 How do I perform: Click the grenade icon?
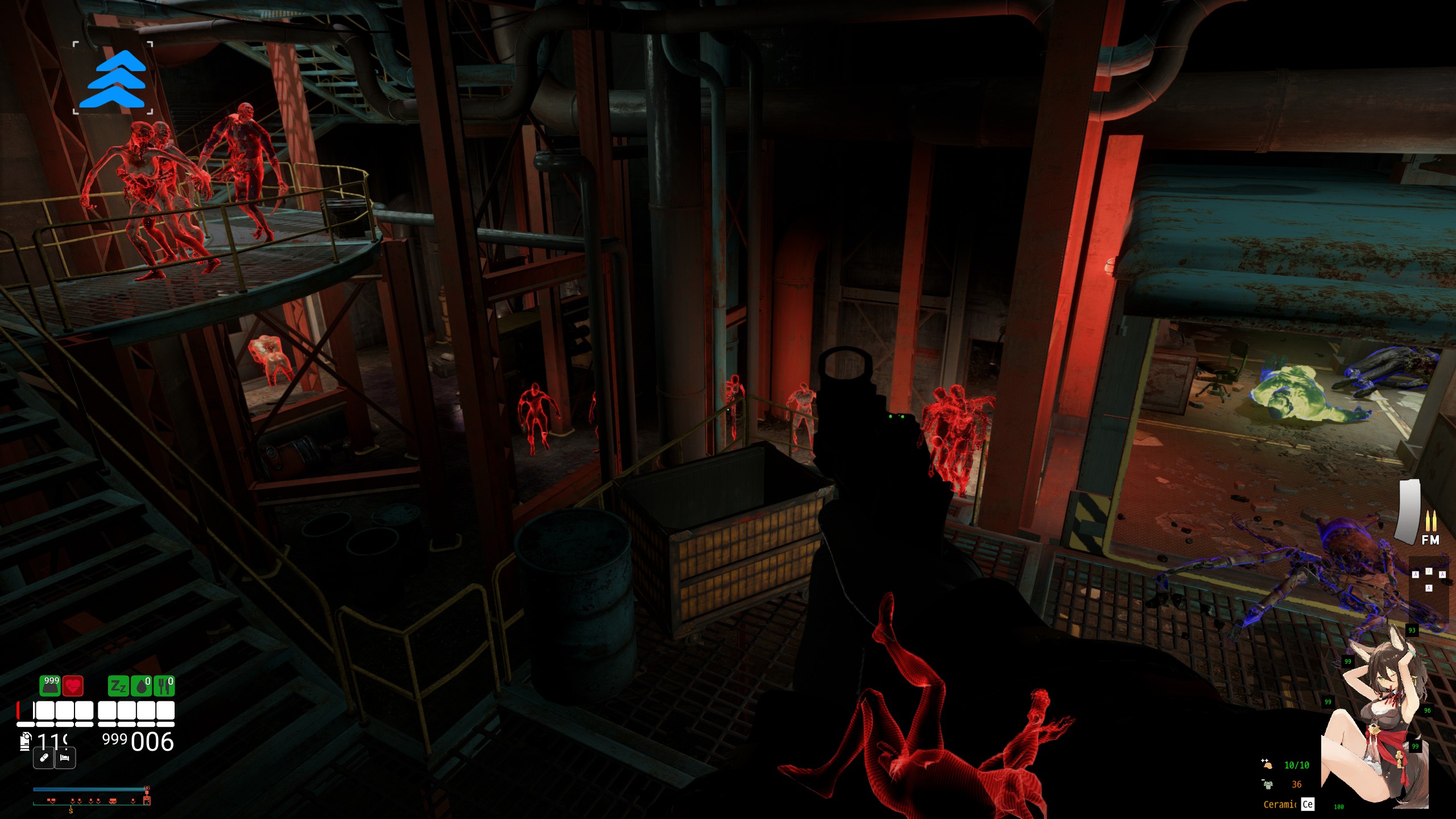(x=25, y=741)
